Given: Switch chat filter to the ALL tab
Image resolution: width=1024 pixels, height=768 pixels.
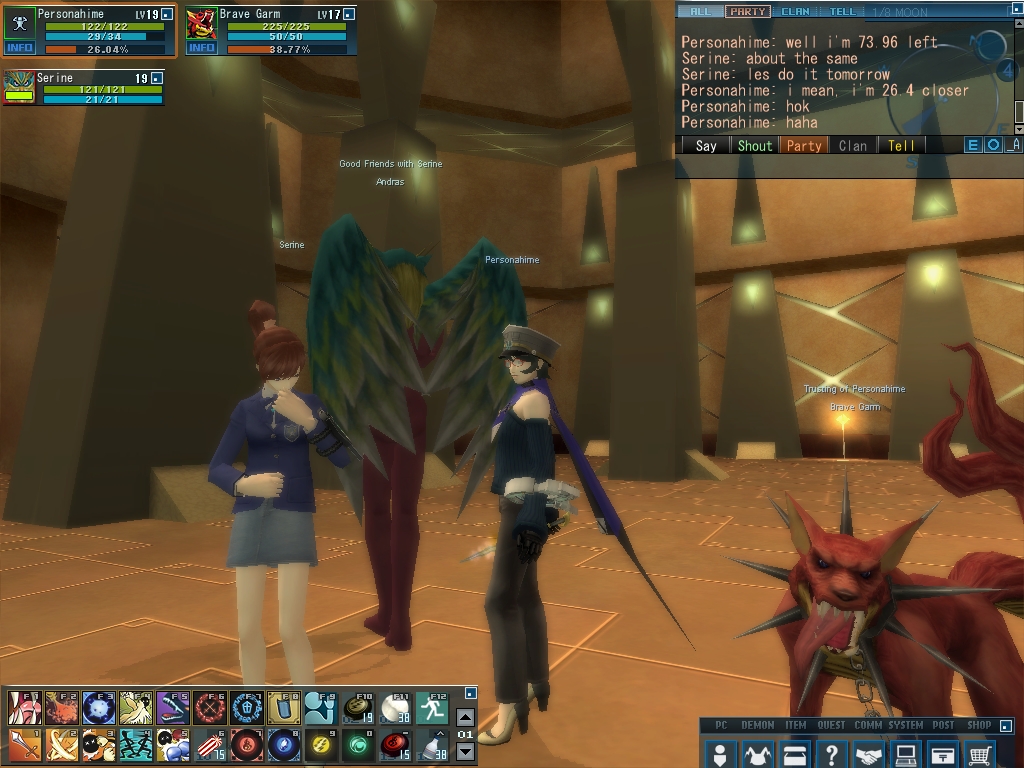Looking at the screenshot, I should [x=700, y=12].
